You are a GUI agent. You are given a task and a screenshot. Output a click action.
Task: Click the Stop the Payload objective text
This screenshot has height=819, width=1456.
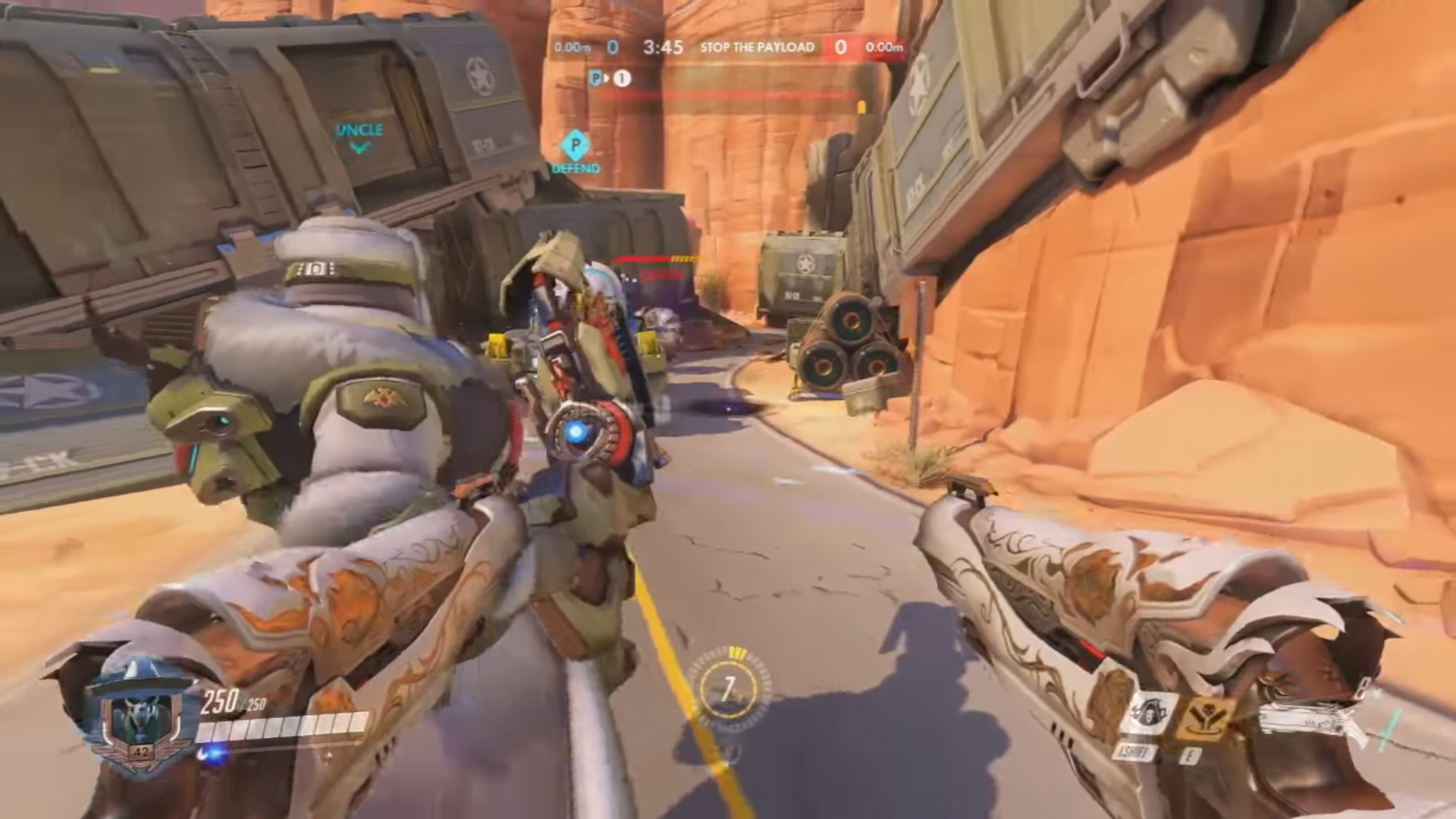(757, 47)
